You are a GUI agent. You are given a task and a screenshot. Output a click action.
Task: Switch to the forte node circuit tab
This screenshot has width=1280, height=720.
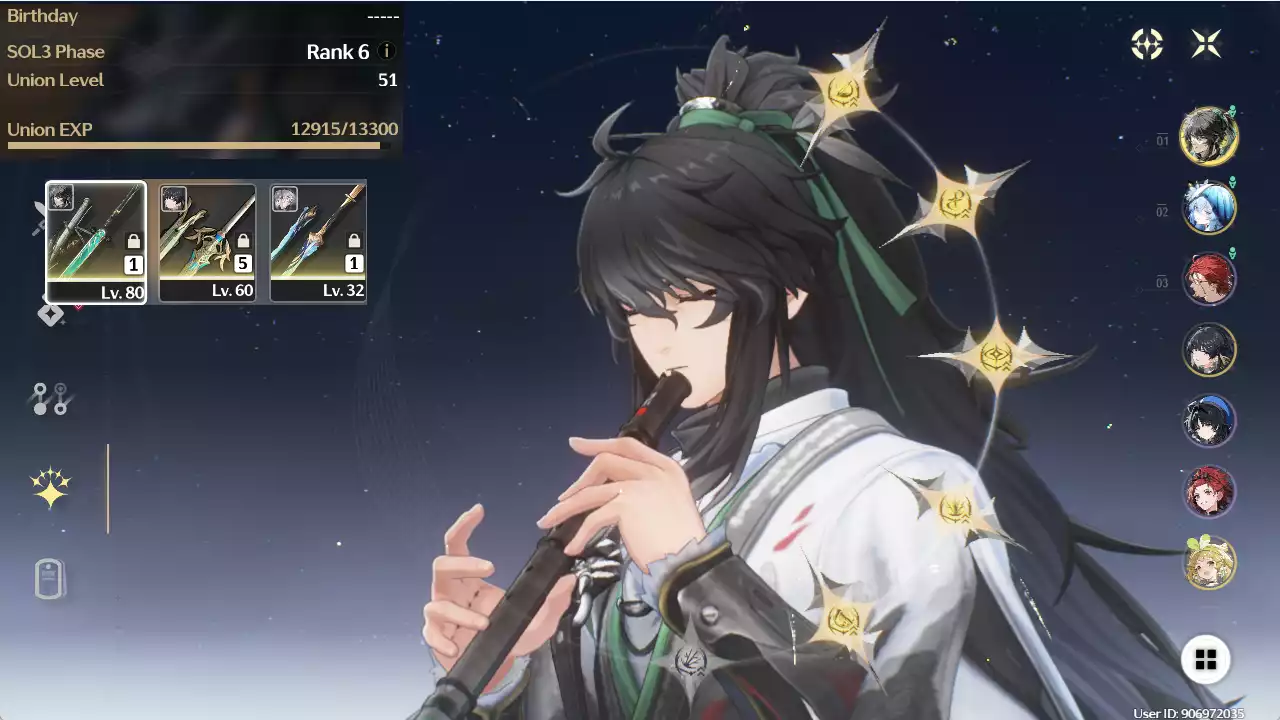coord(50,399)
